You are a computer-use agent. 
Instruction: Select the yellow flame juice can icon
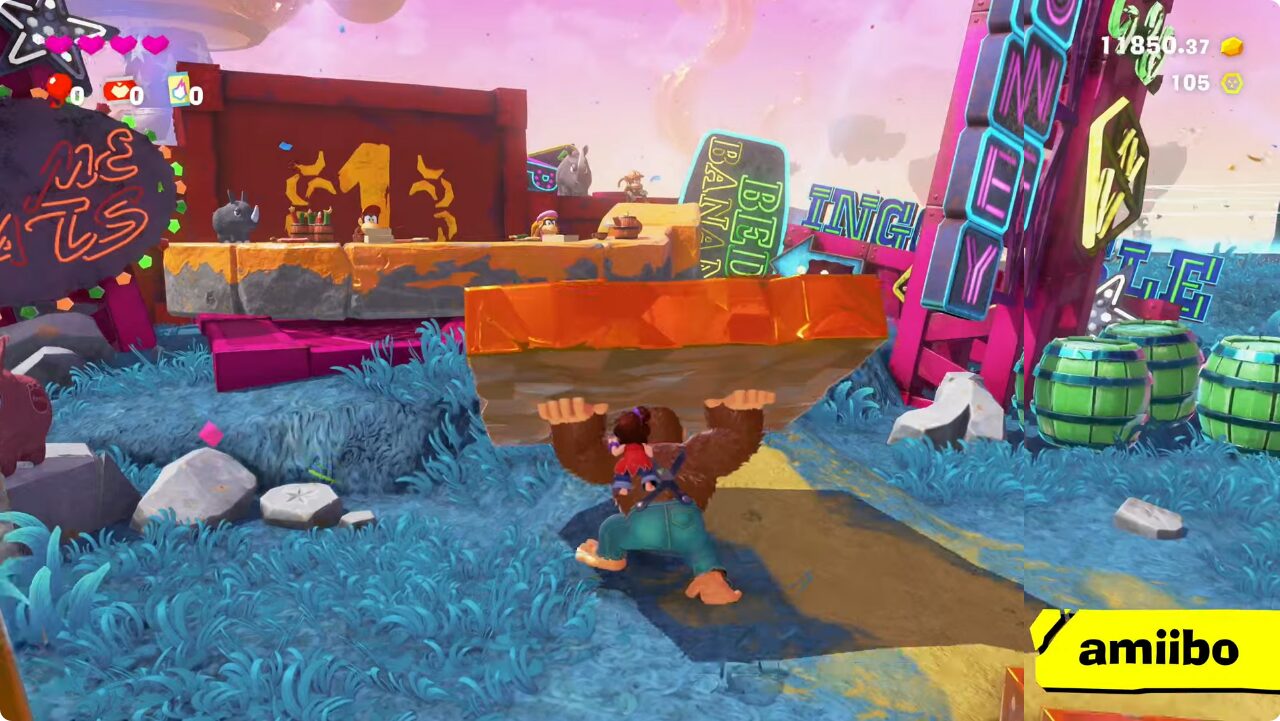click(x=179, y=90)
